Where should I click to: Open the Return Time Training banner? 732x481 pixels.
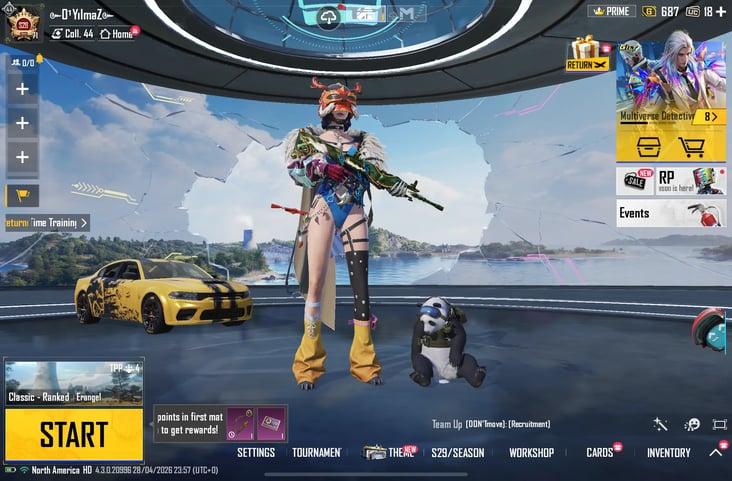click(47, 223)
